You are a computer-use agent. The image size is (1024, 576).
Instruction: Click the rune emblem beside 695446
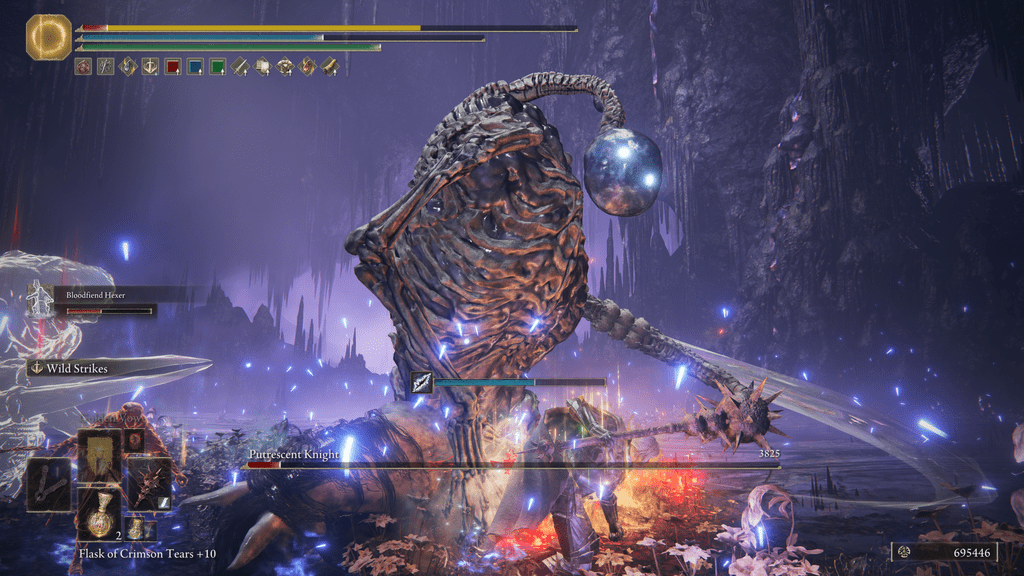(903, 551)
